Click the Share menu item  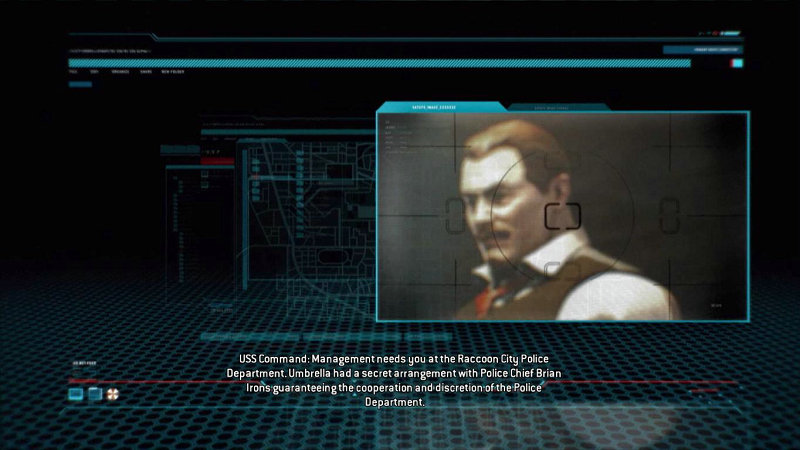[146, 71]
